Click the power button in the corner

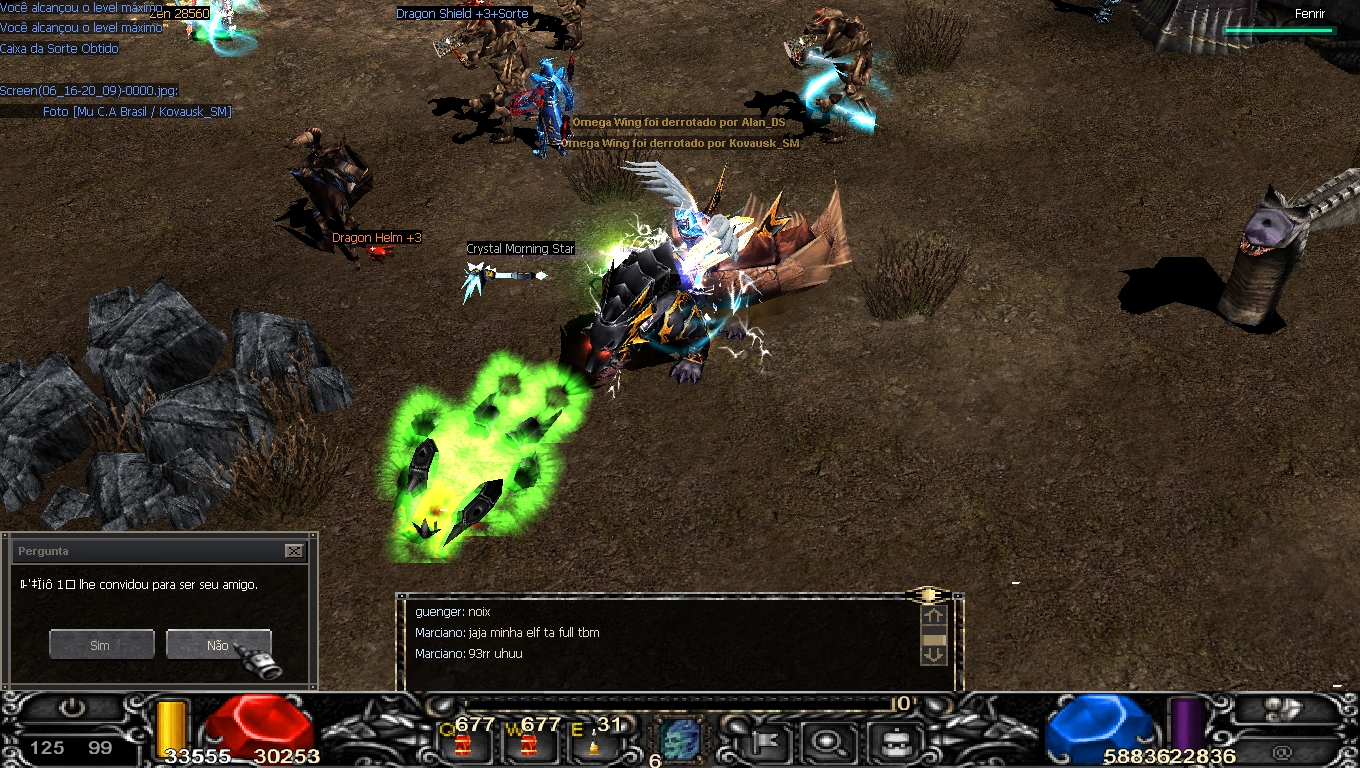pos(72,708)
